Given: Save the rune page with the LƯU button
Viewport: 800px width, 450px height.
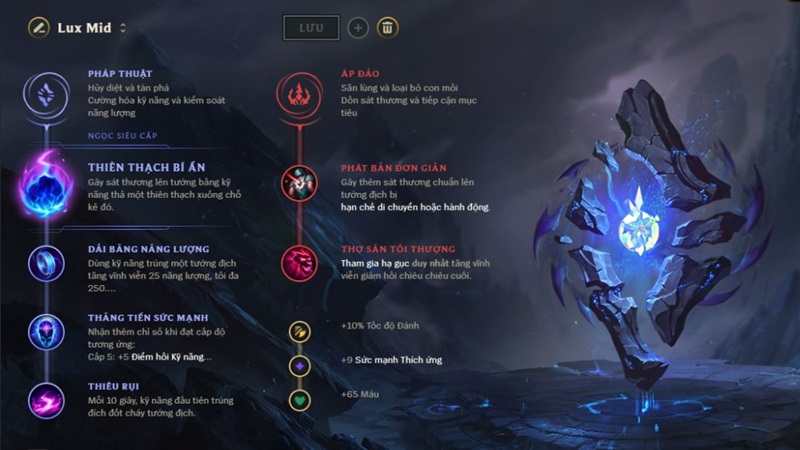Looking at the screenshot, I should point(311,27).
